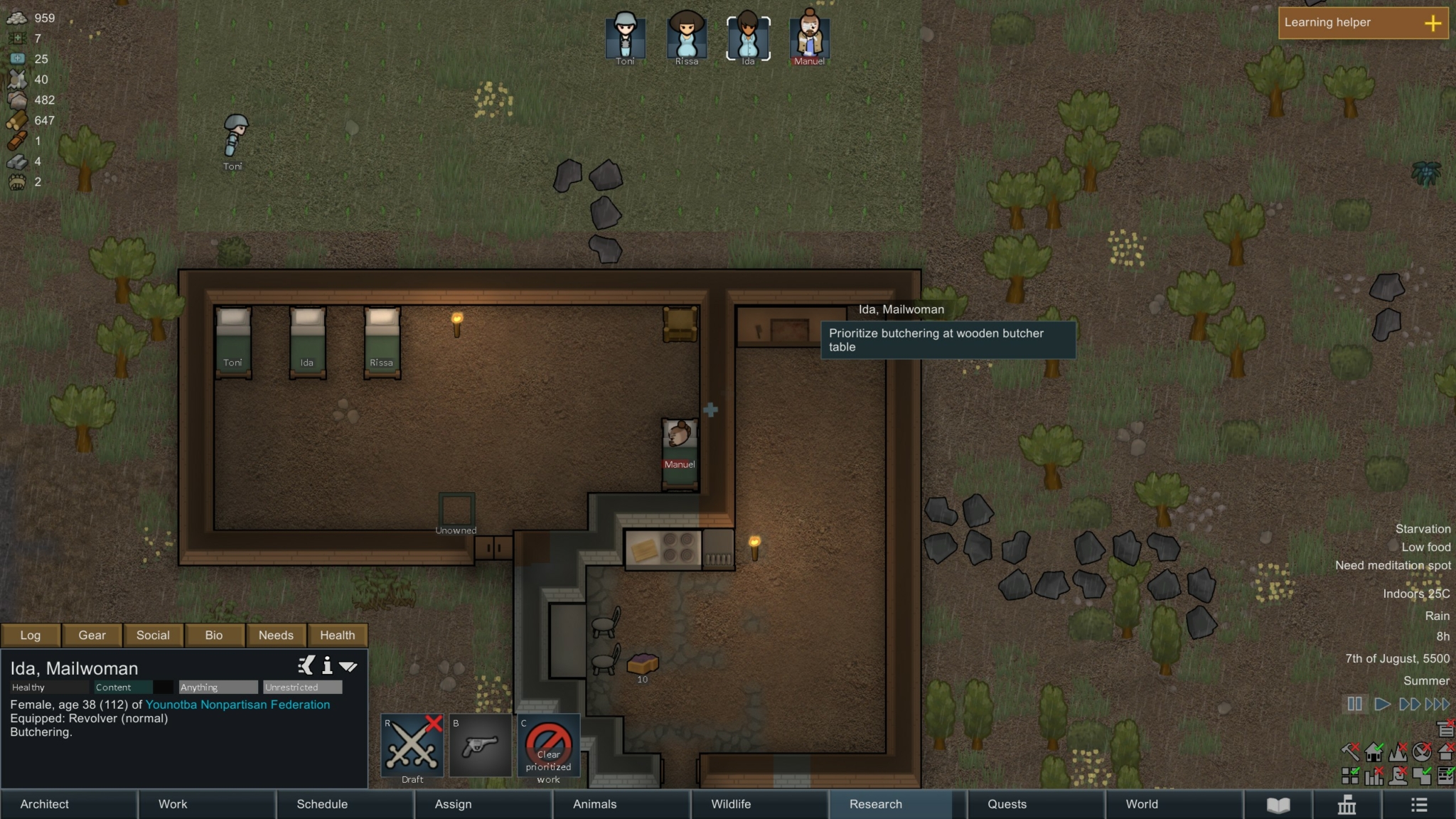Toggle the home area overlay
This screenshot has height=819, width=1456.
(x=1372, y=751)
